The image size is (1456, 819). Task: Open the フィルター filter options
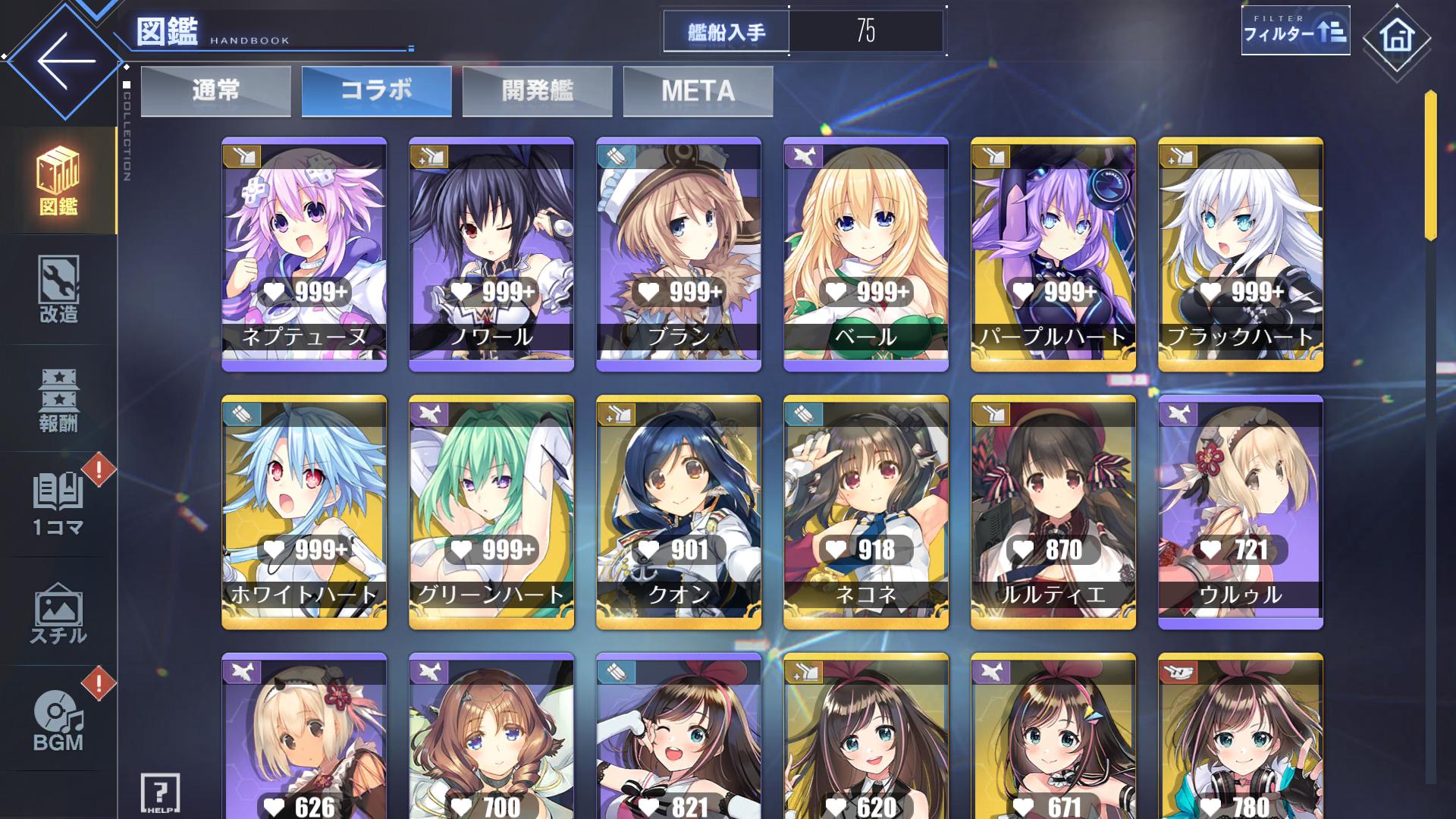point(1294,32)
